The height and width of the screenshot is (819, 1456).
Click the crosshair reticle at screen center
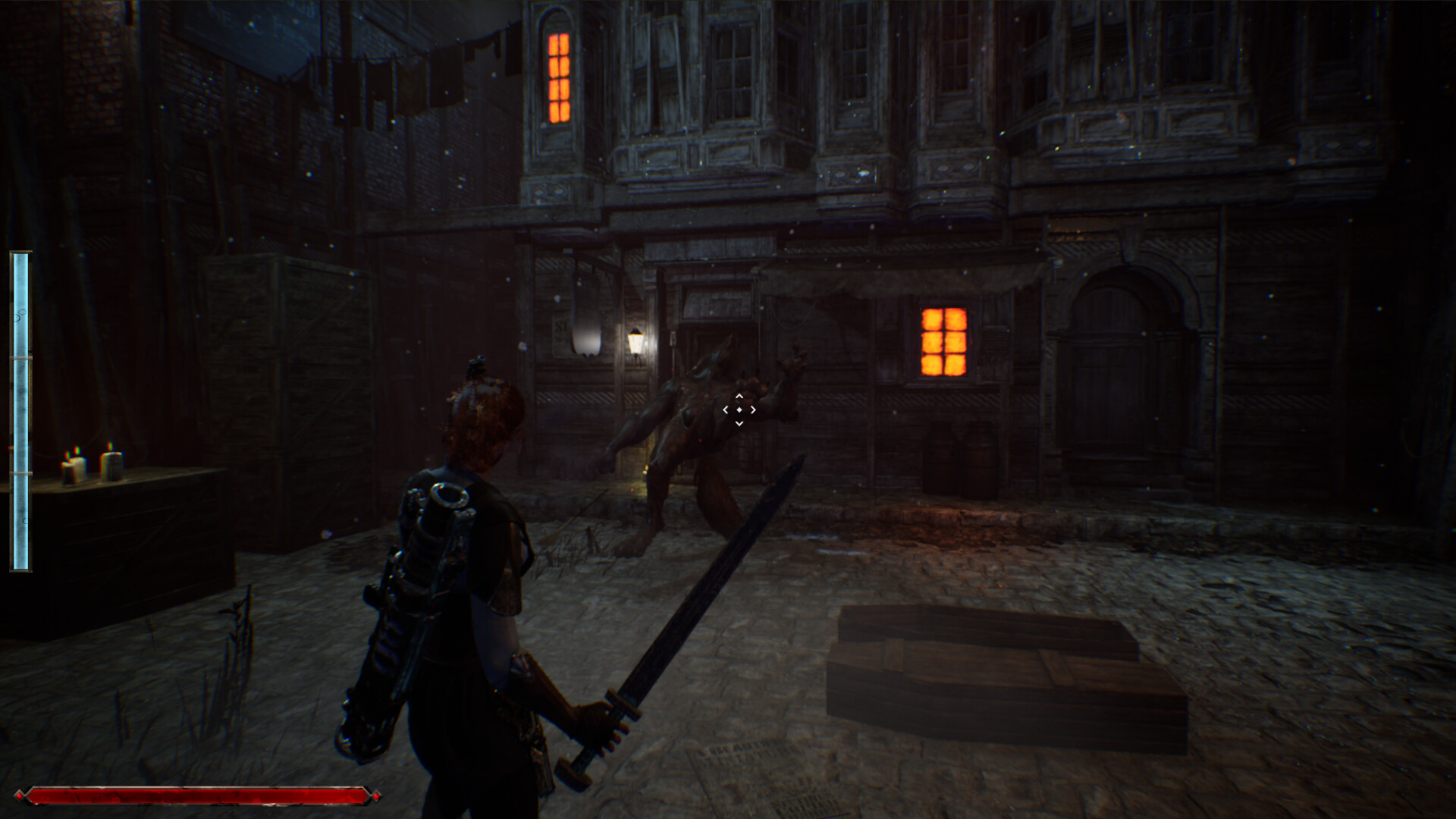[739, 409]
